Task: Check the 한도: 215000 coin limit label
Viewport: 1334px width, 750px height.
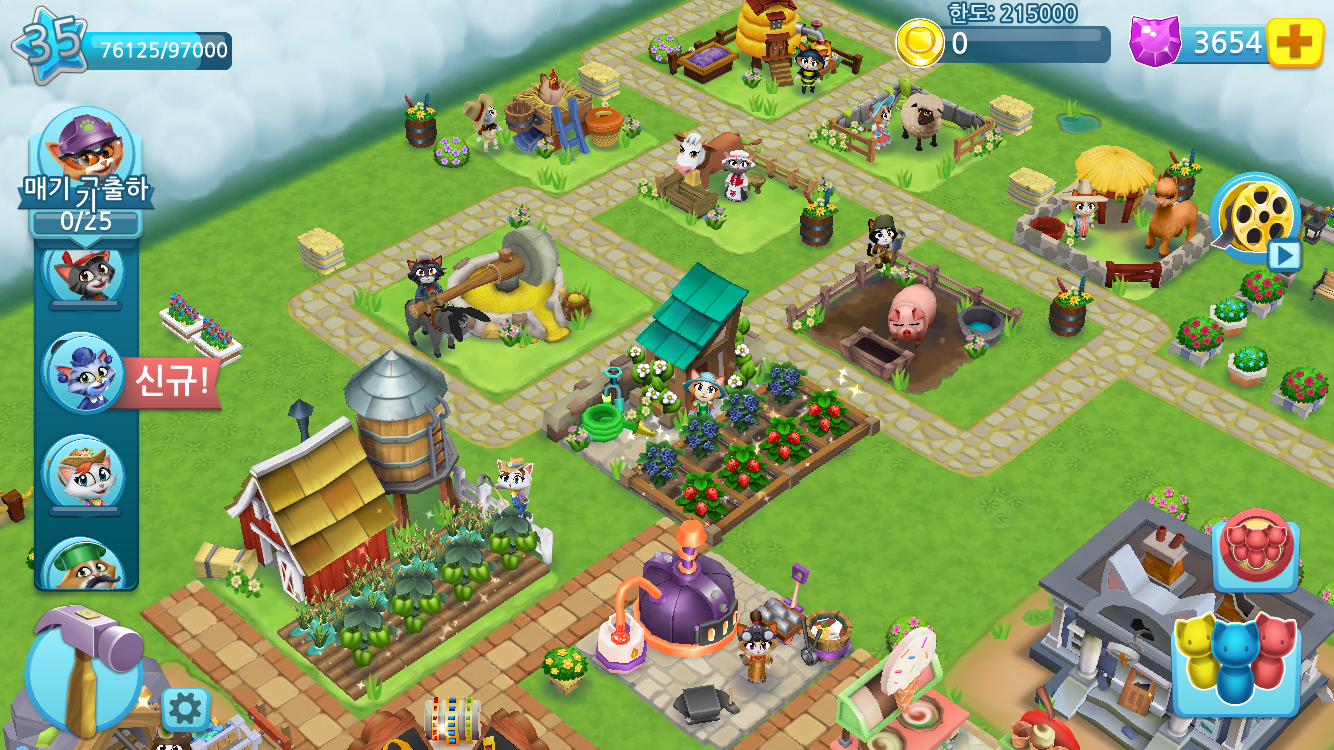Action: click(x=1010, y=14)
